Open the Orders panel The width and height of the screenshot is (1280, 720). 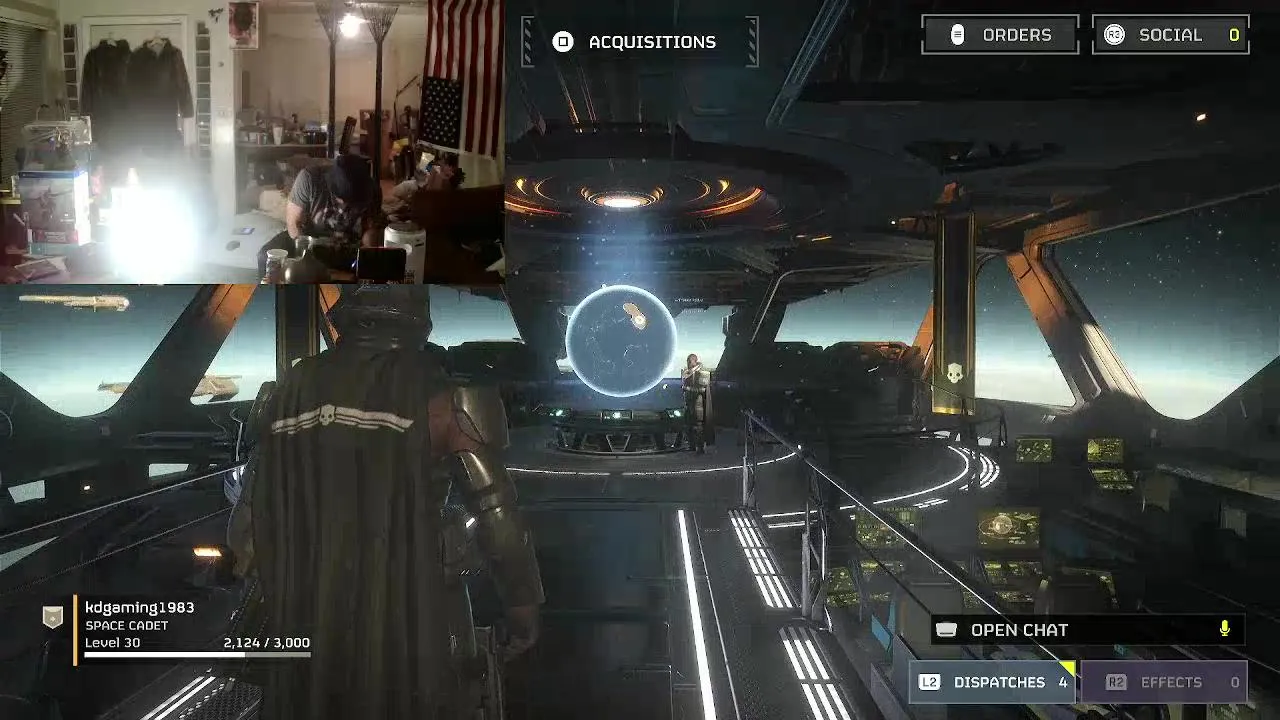pos(1000,35)
